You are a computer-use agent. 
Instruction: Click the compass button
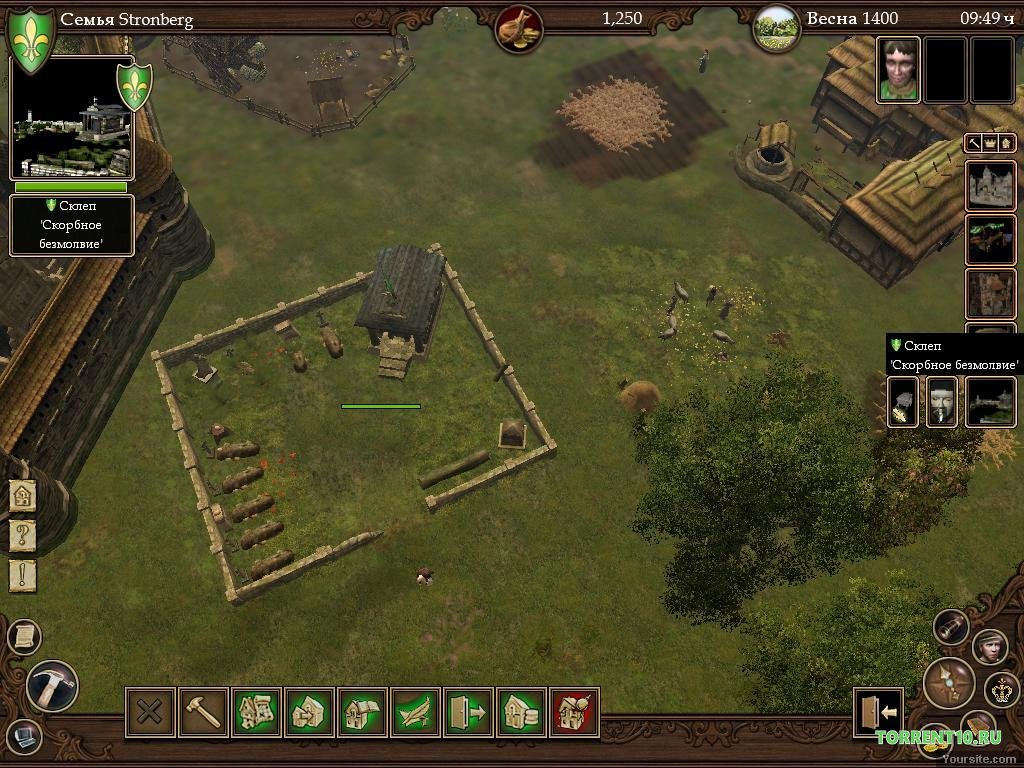[948, 683]
